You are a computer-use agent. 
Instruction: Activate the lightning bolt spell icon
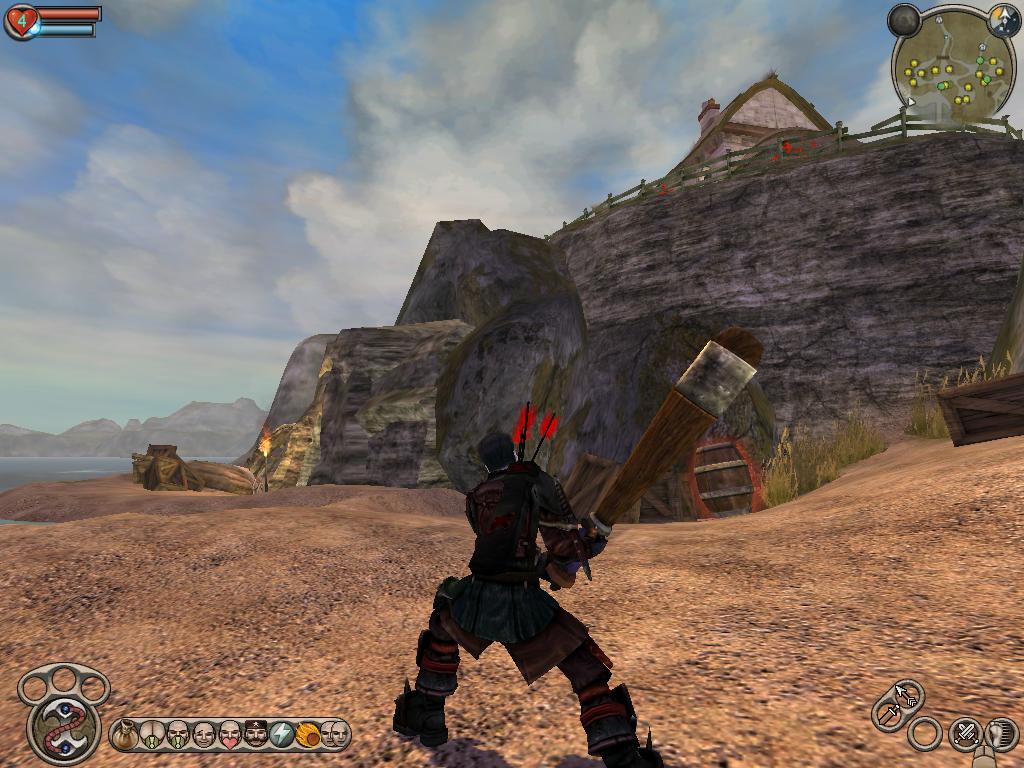pos(282,735)
